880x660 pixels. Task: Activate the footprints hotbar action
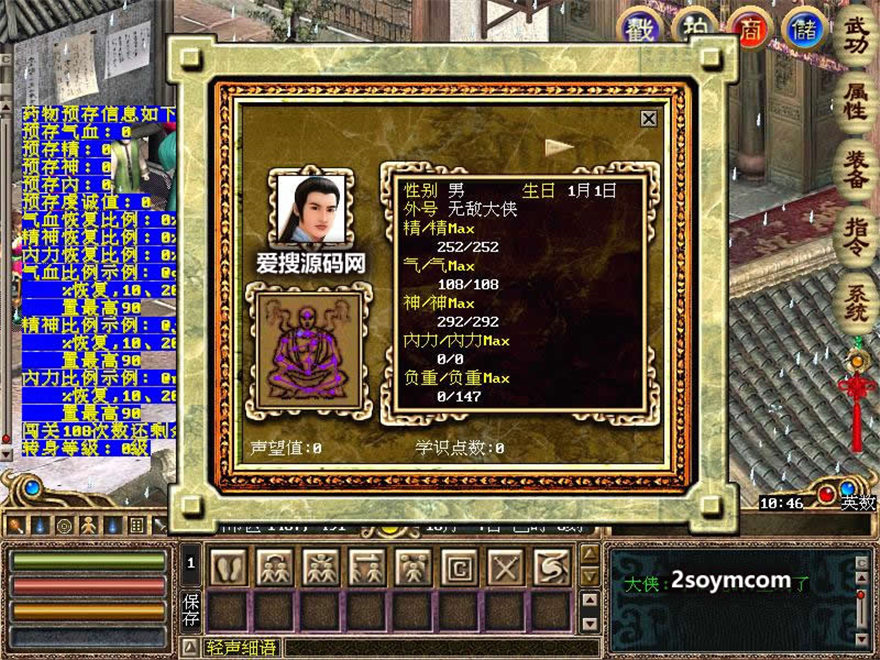point(227,567)
